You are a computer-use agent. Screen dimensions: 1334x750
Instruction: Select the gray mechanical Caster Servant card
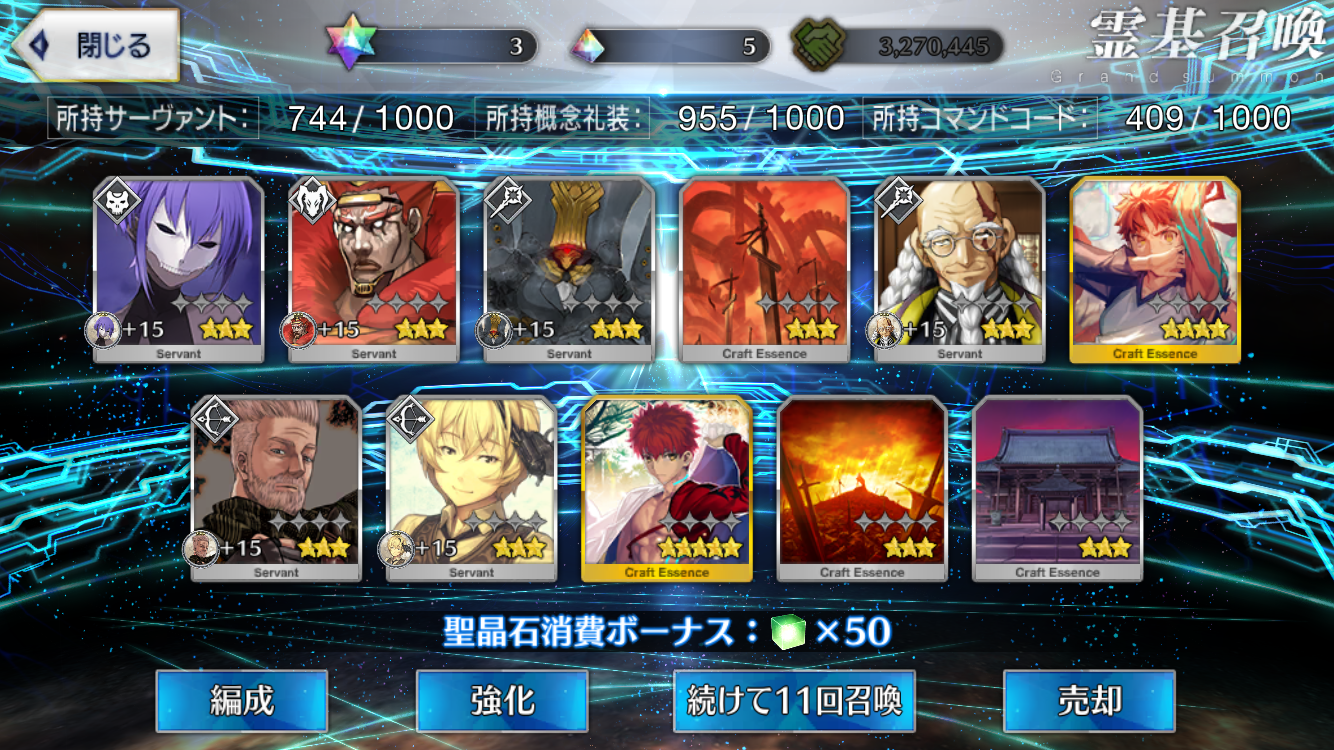(569, 269)
